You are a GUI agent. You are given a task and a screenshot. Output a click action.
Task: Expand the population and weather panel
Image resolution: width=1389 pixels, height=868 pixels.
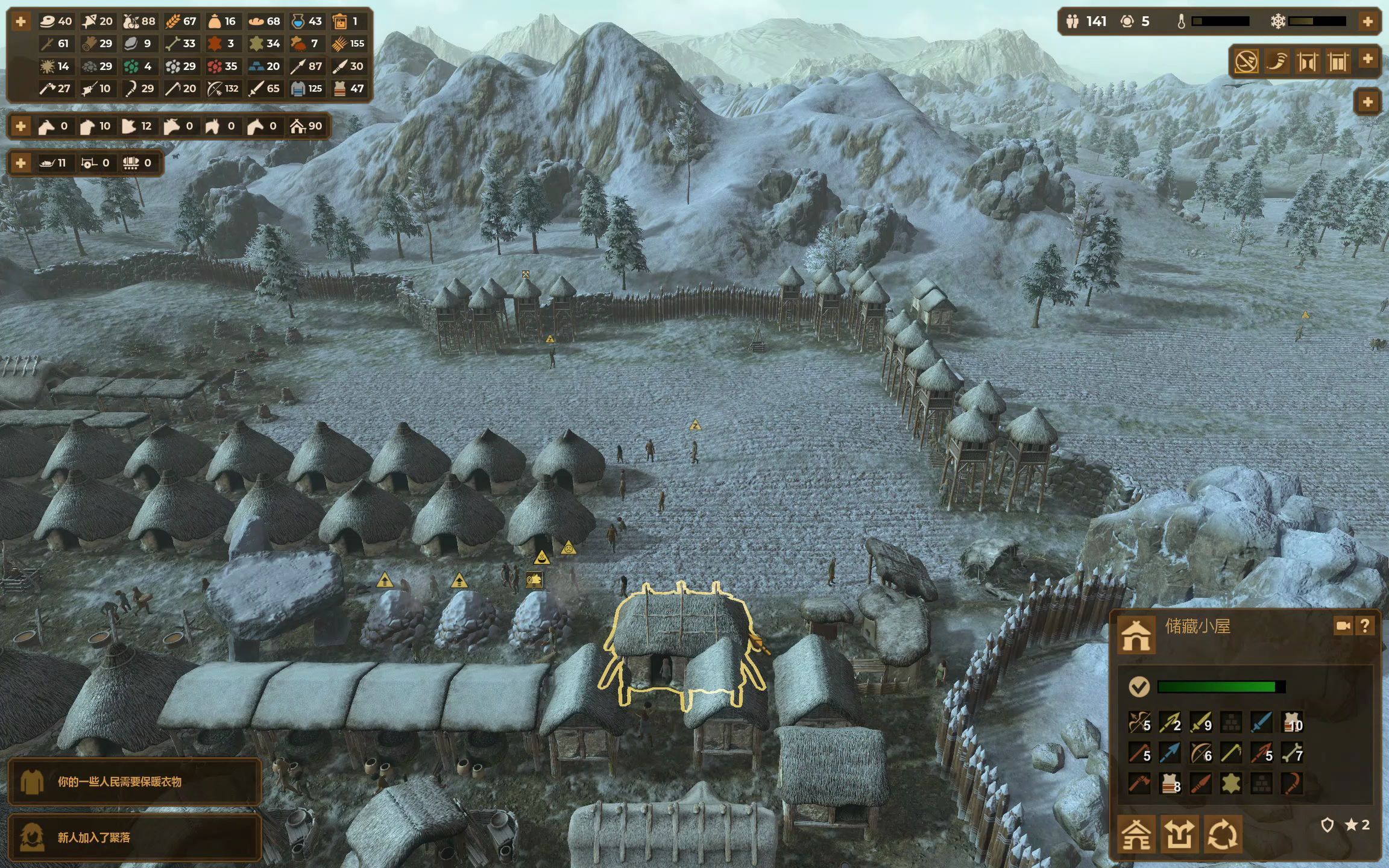(x=1367, y=22)
